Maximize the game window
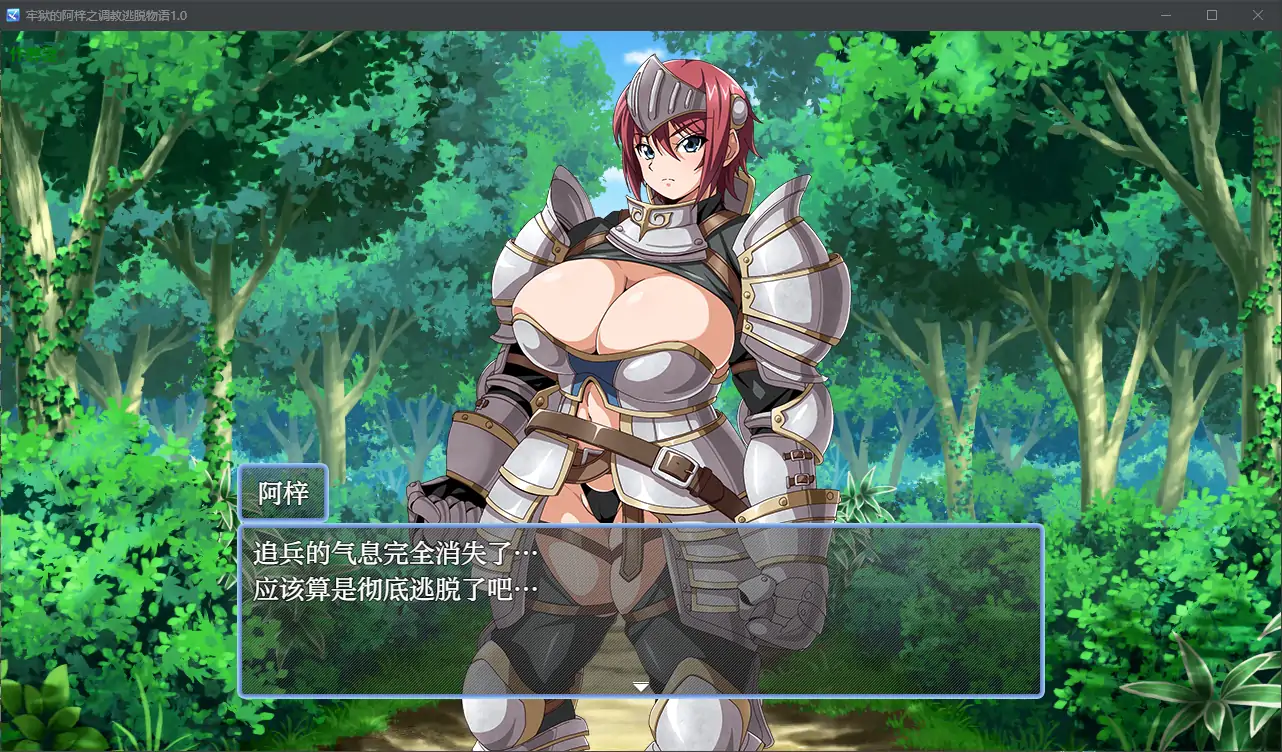 point(1210,15)
